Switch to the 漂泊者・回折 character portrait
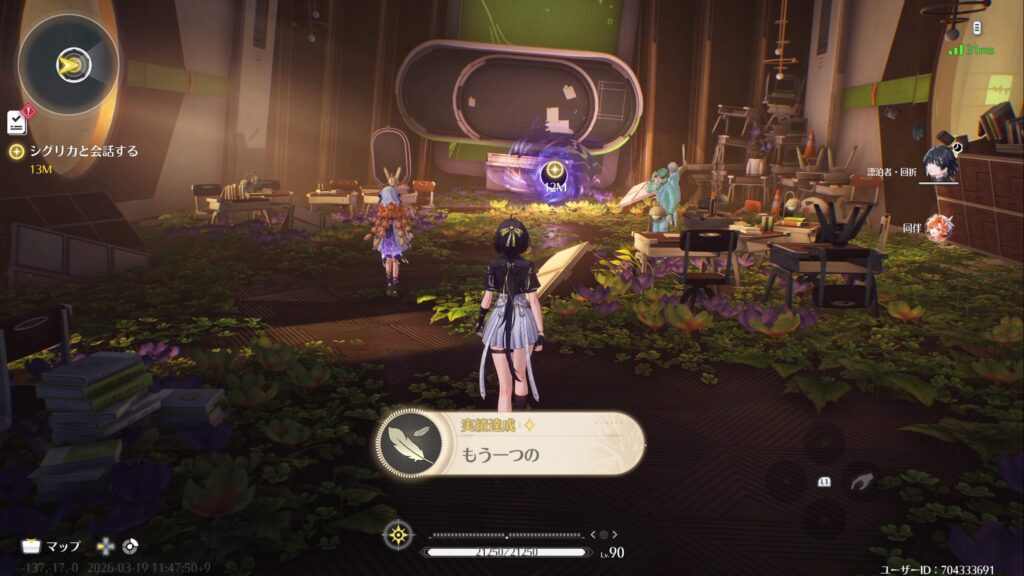The width and height of the screenshot is (1024, 576). coord(940,161)
